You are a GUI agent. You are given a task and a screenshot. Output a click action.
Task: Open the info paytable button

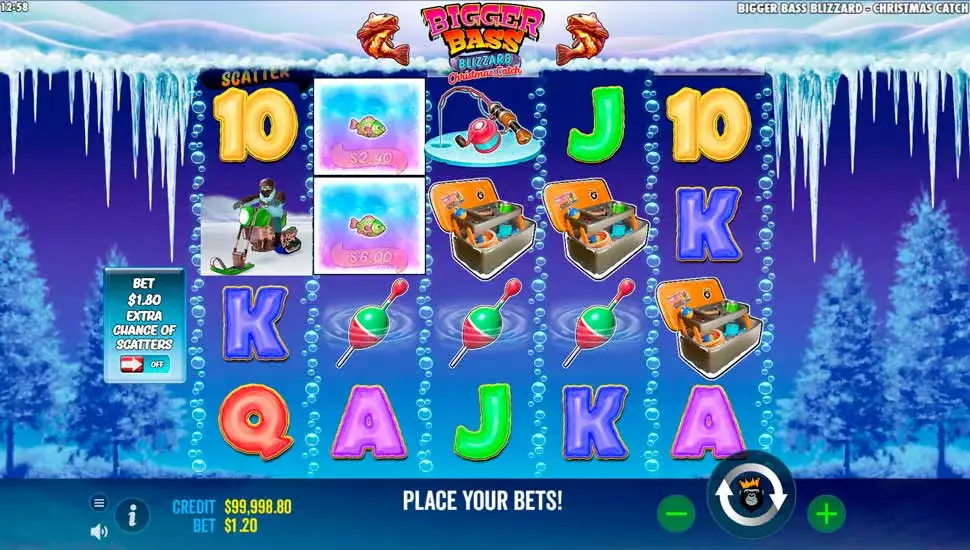(x=132, y=515)
